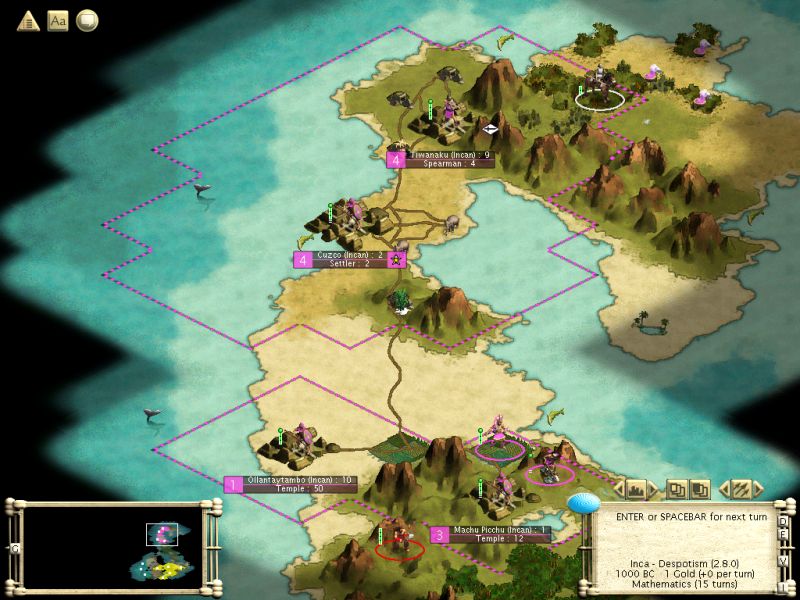Click the three-arrows unit button
The height and width of the screenshot is (600, 800).
pos(741,489)
